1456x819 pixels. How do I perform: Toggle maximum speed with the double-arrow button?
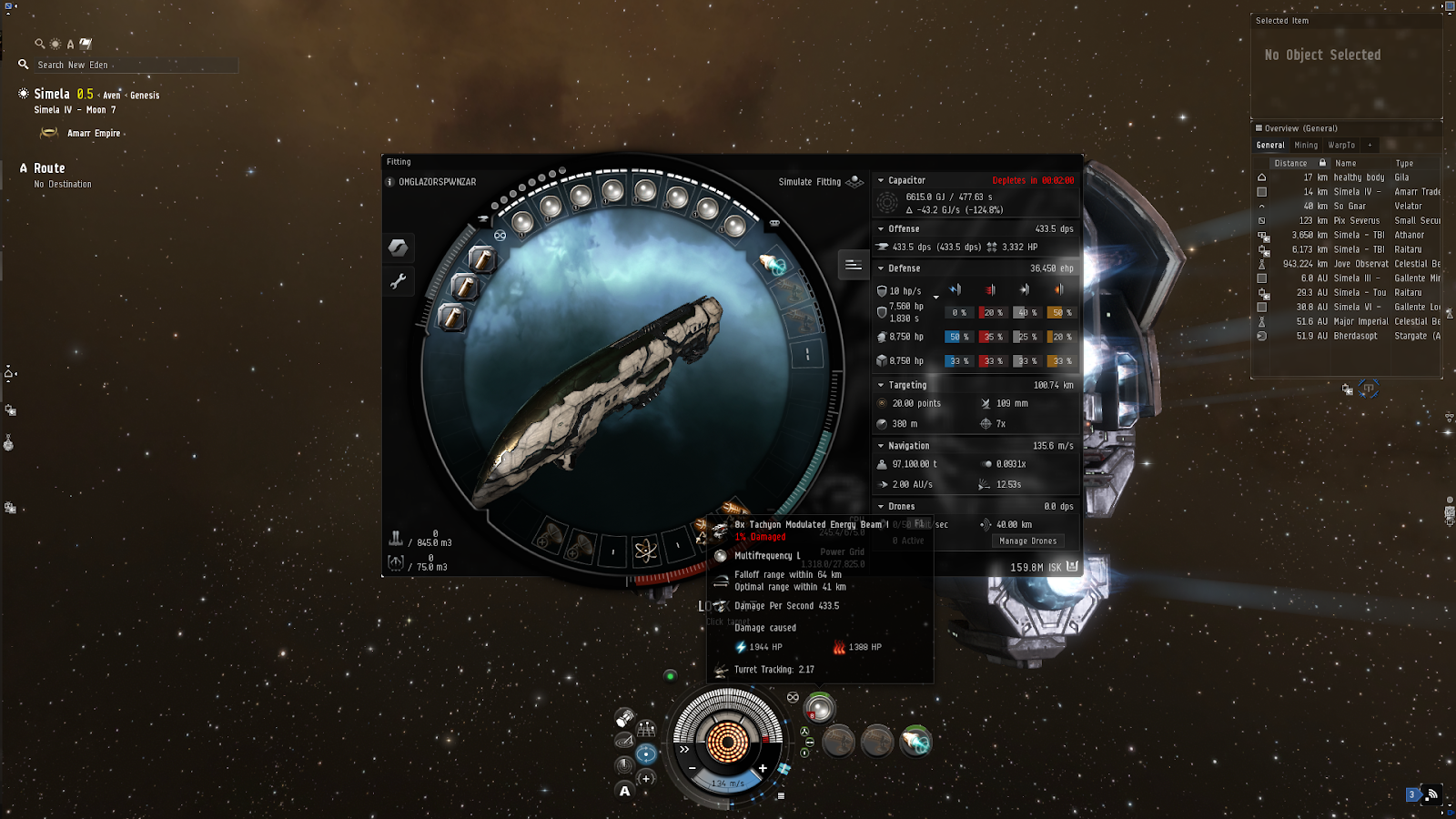tap(683, 749)
